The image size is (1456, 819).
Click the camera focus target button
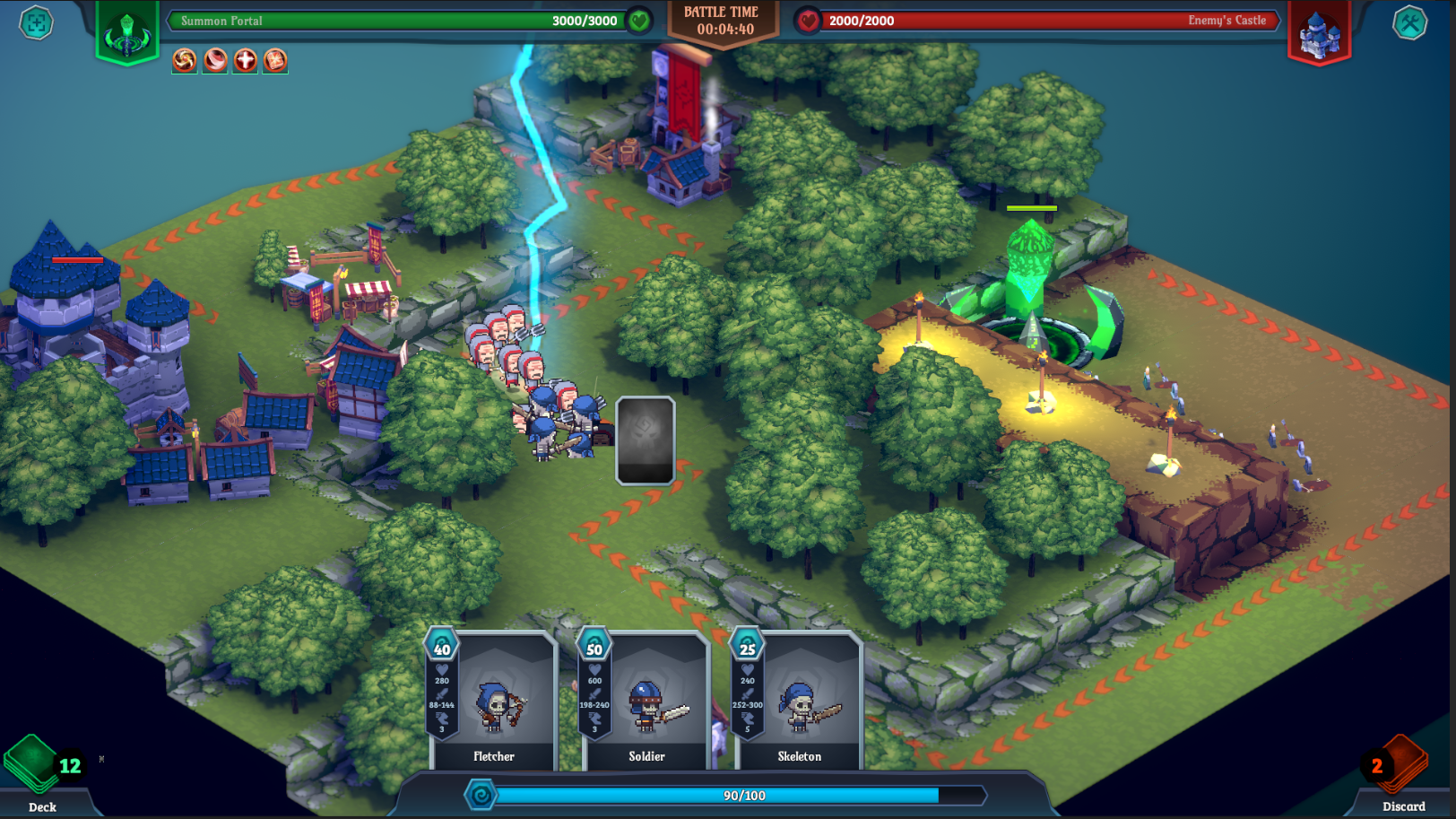(x=36, y=23)
